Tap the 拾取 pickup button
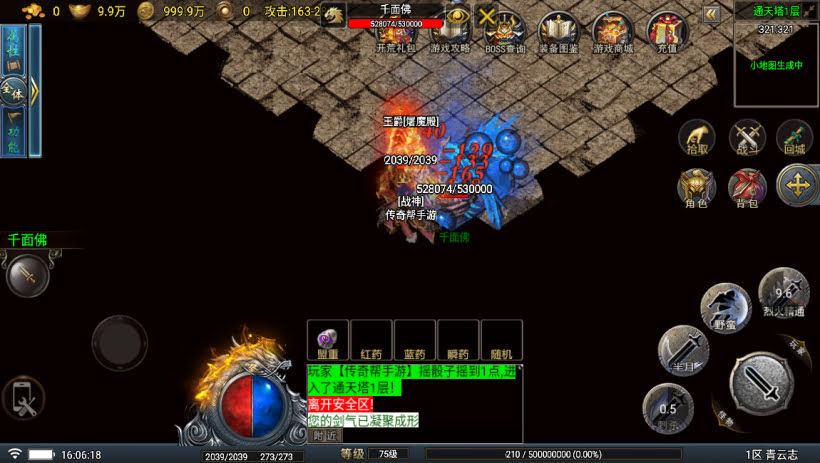Image resolution: width=820 pixels, height=463 pixels. pyautogui.click(x=697, y=138)
